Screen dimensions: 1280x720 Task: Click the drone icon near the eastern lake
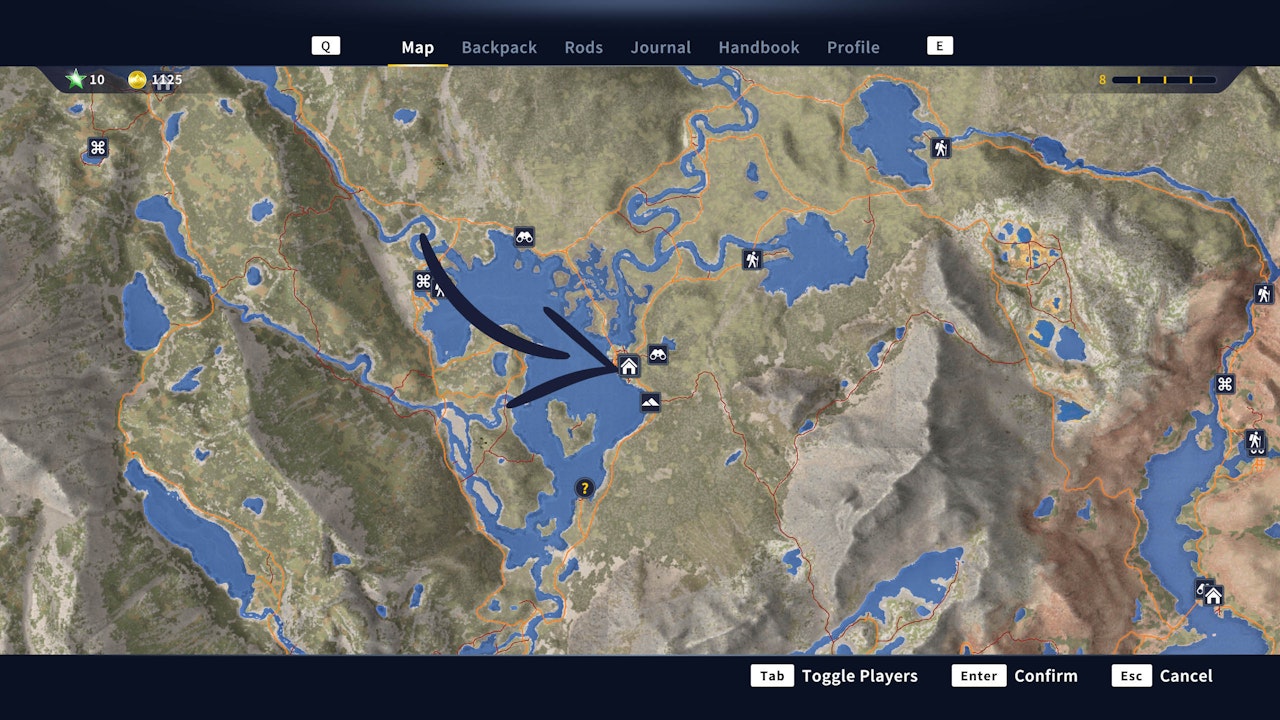click(x=1224, y=383)
